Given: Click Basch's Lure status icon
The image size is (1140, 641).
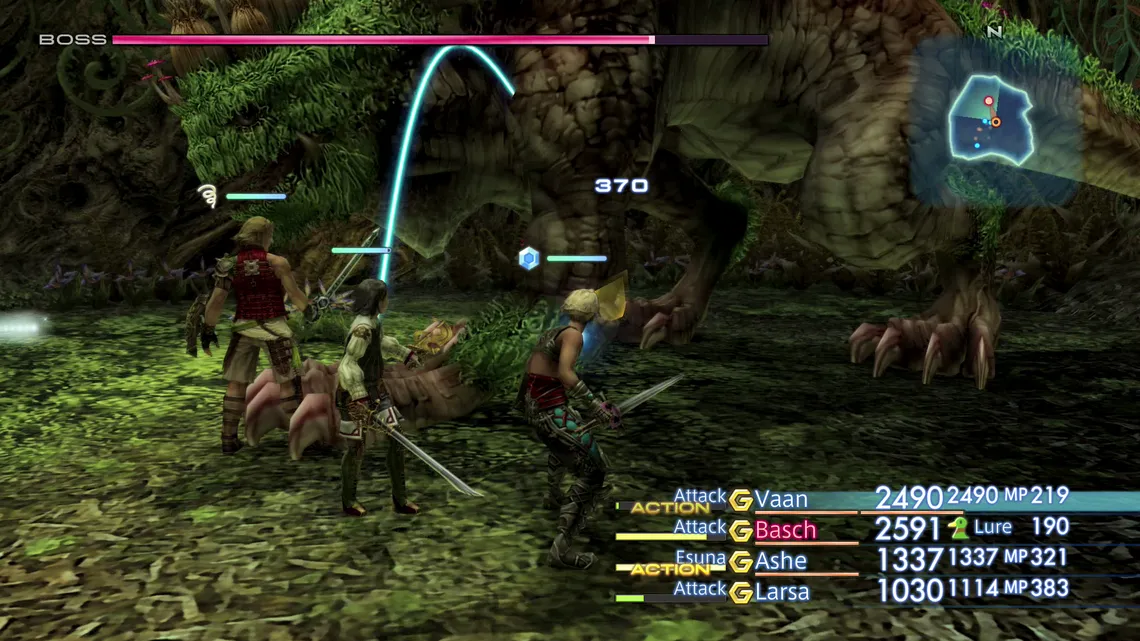Looking at the screenshot, I should (959, 528).
